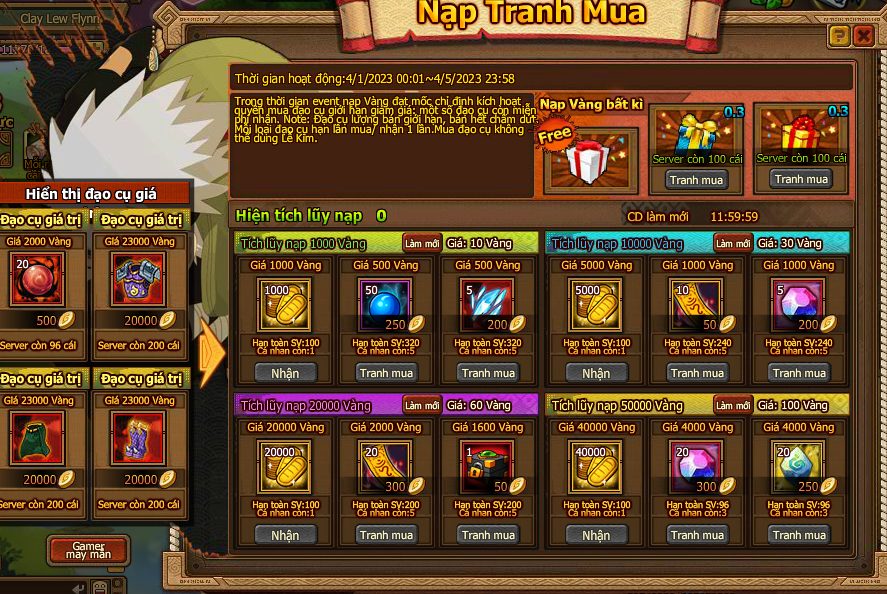Refresh the 50000 Vàng tier with Làm mới

pyautogui.click(x=733, y=405)
